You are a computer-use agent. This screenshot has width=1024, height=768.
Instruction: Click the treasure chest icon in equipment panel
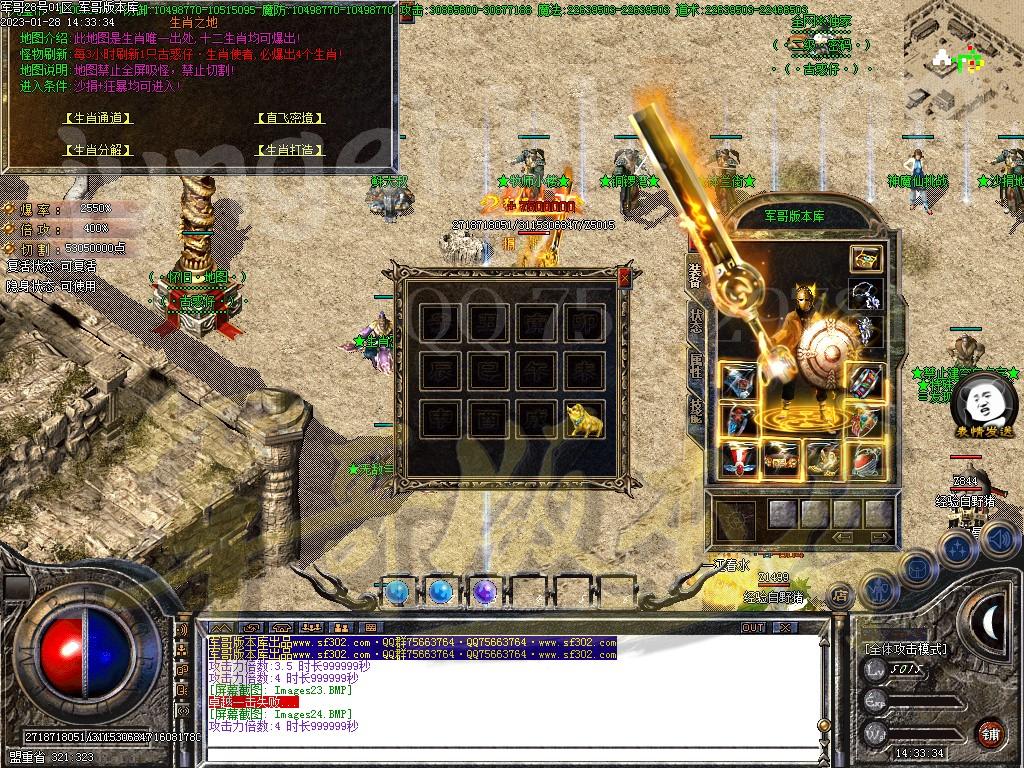865,258
